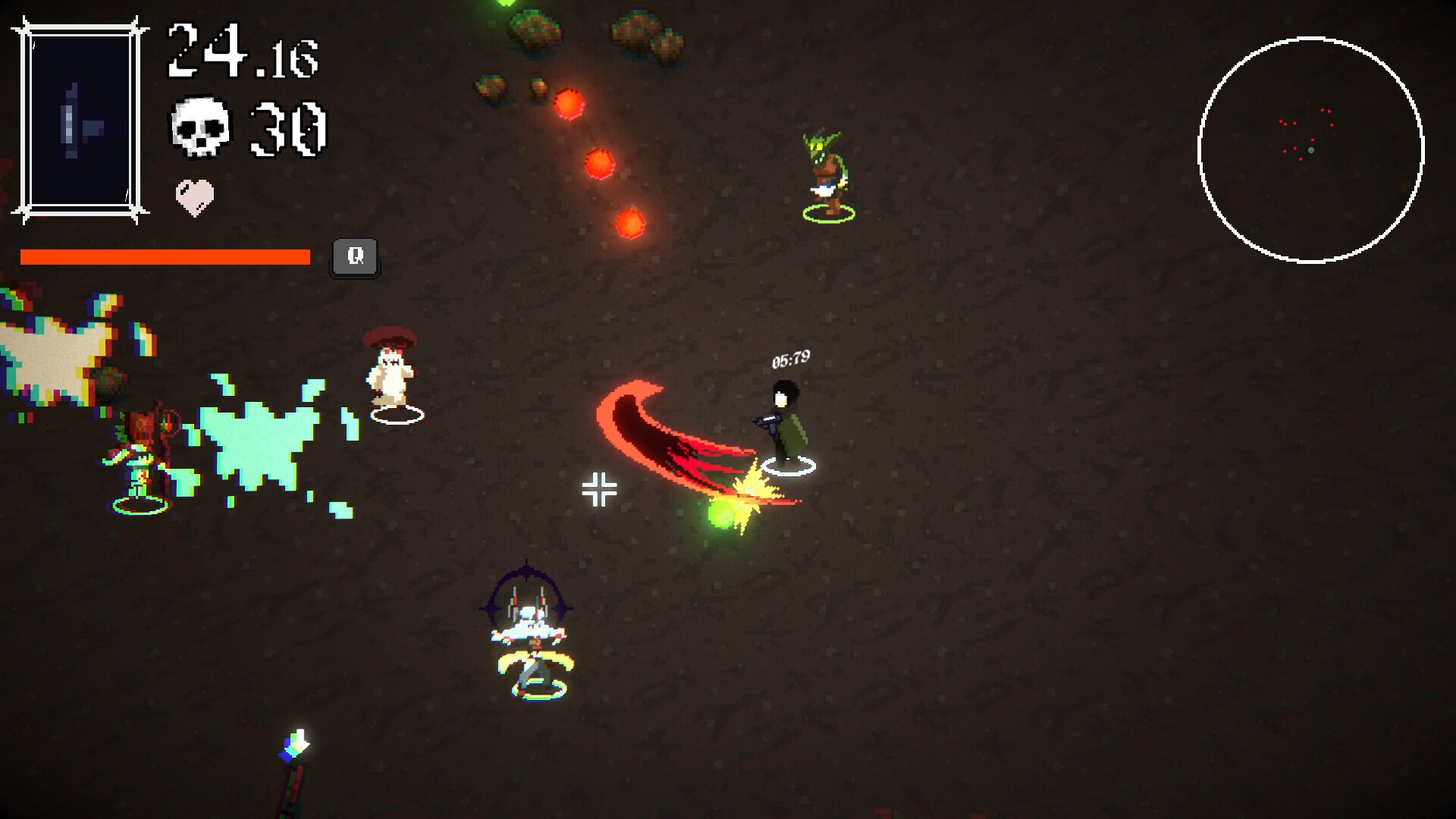
Task: Click the Q ability key indicator
Action: 353,256
